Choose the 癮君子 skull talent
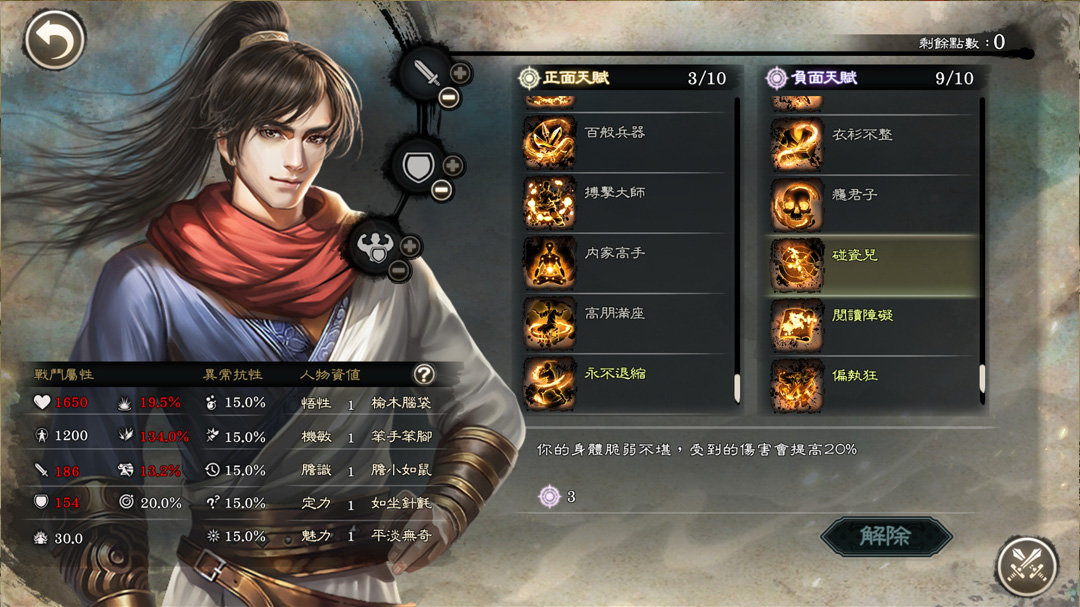Image resolution: width=1080 pixels, height=607 pixels. (x=876, y=205)
